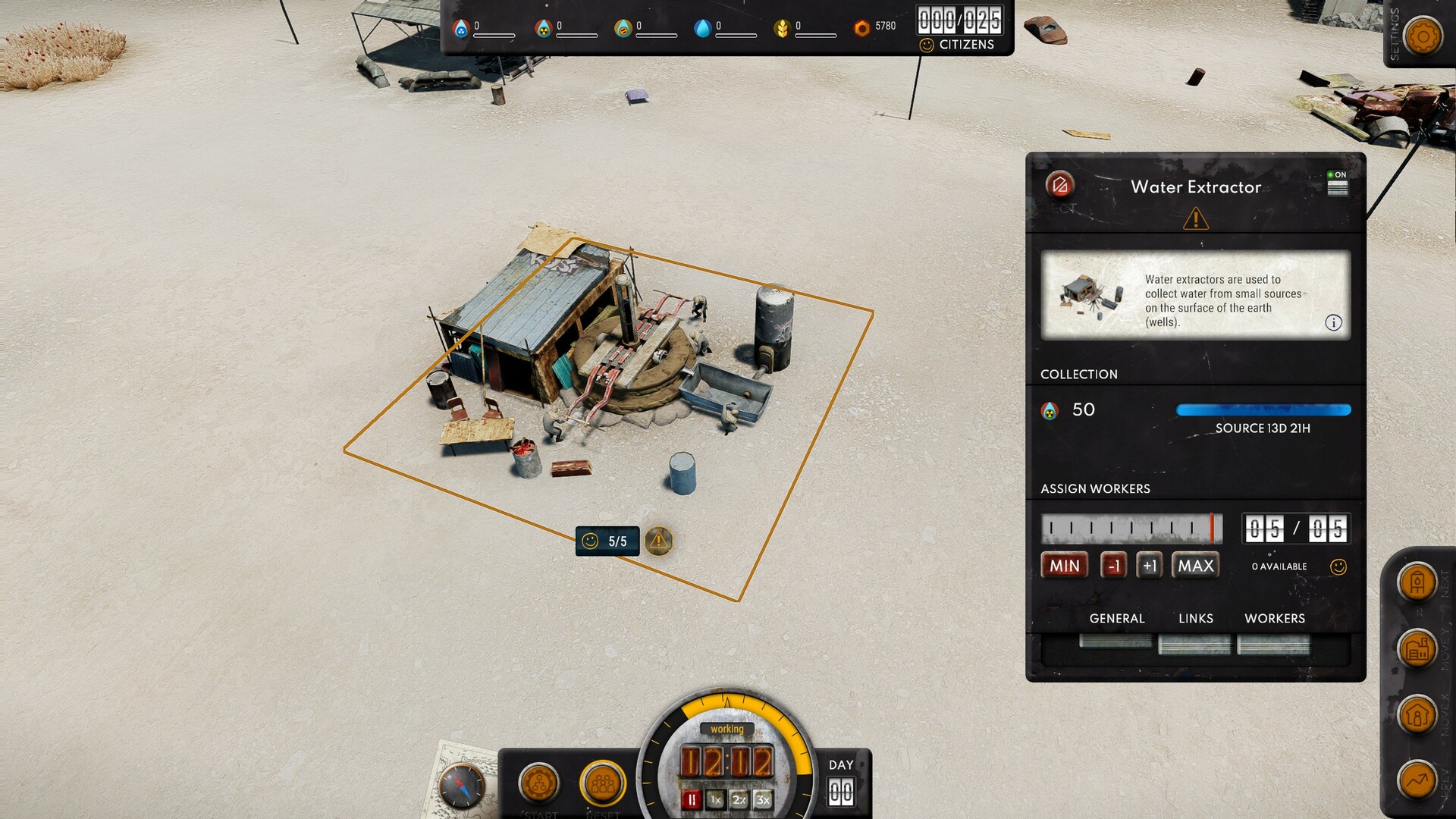The height and width of the screenshot is (819, 1456).
Task: Switch to the General tab
Action: pos(1116,619)
